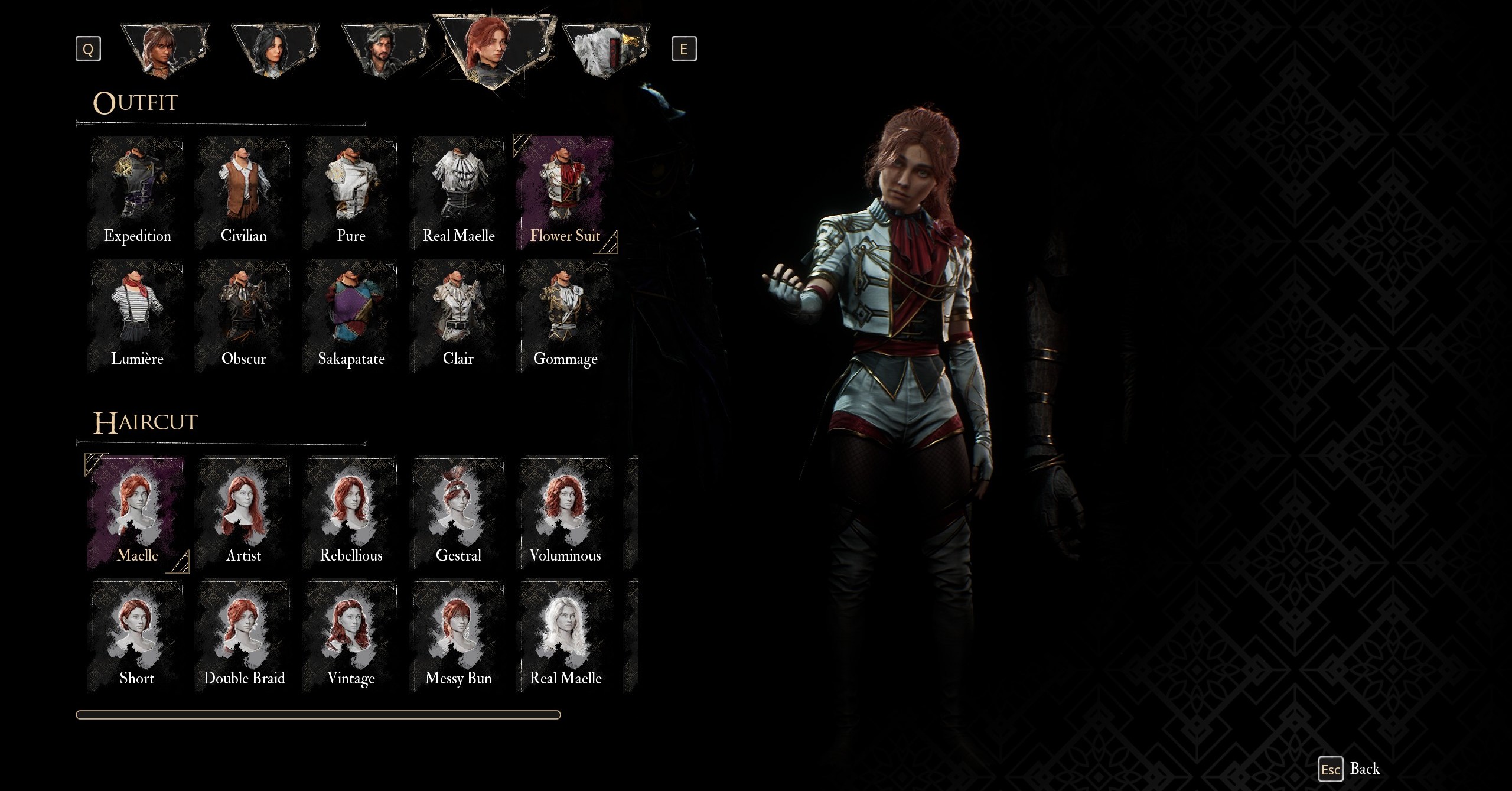
Task: Equip the Pure outfit
Action: pyautogui.click(x=351, y=193)
